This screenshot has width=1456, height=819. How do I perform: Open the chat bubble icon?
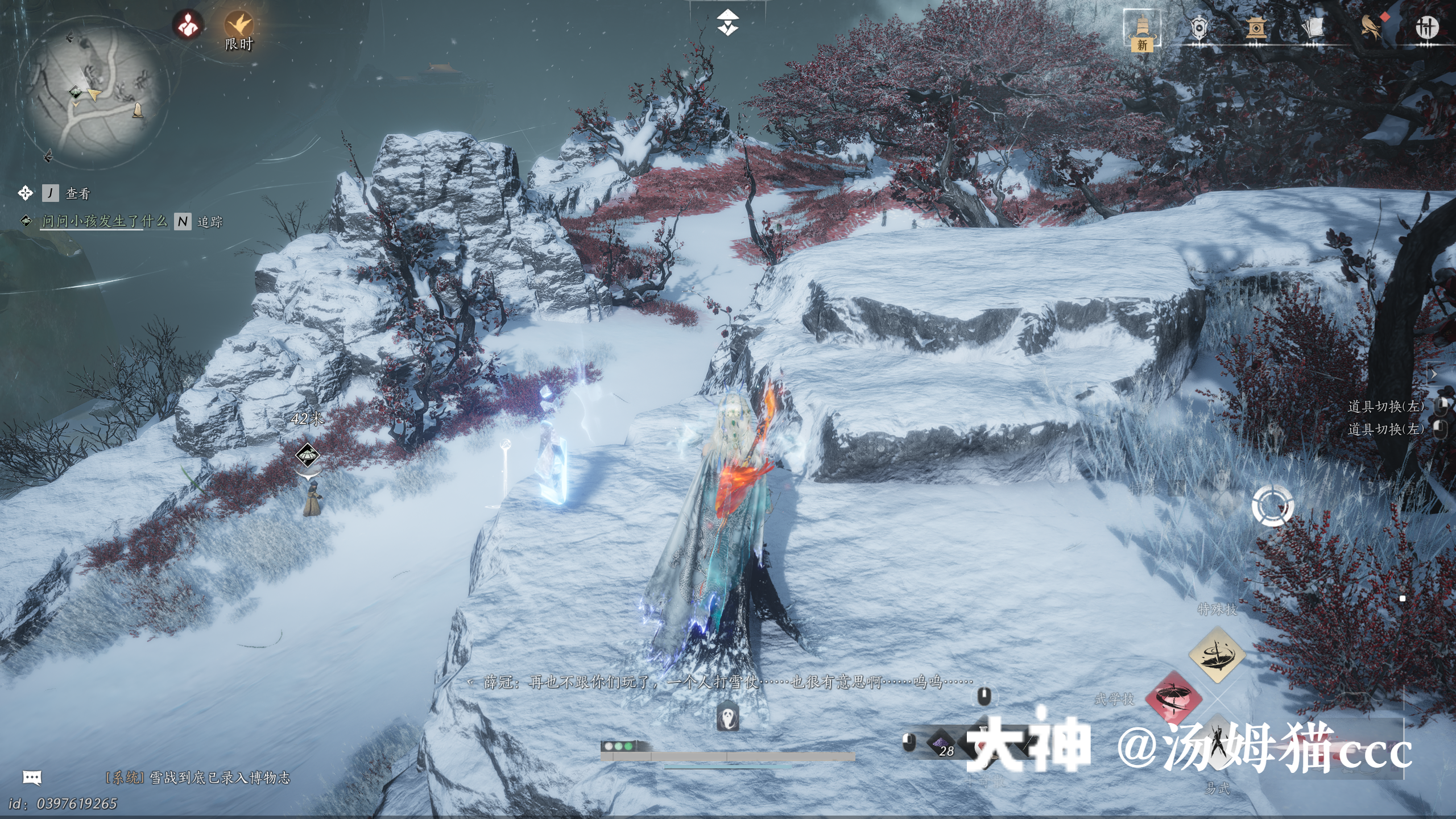click(32, 777)
